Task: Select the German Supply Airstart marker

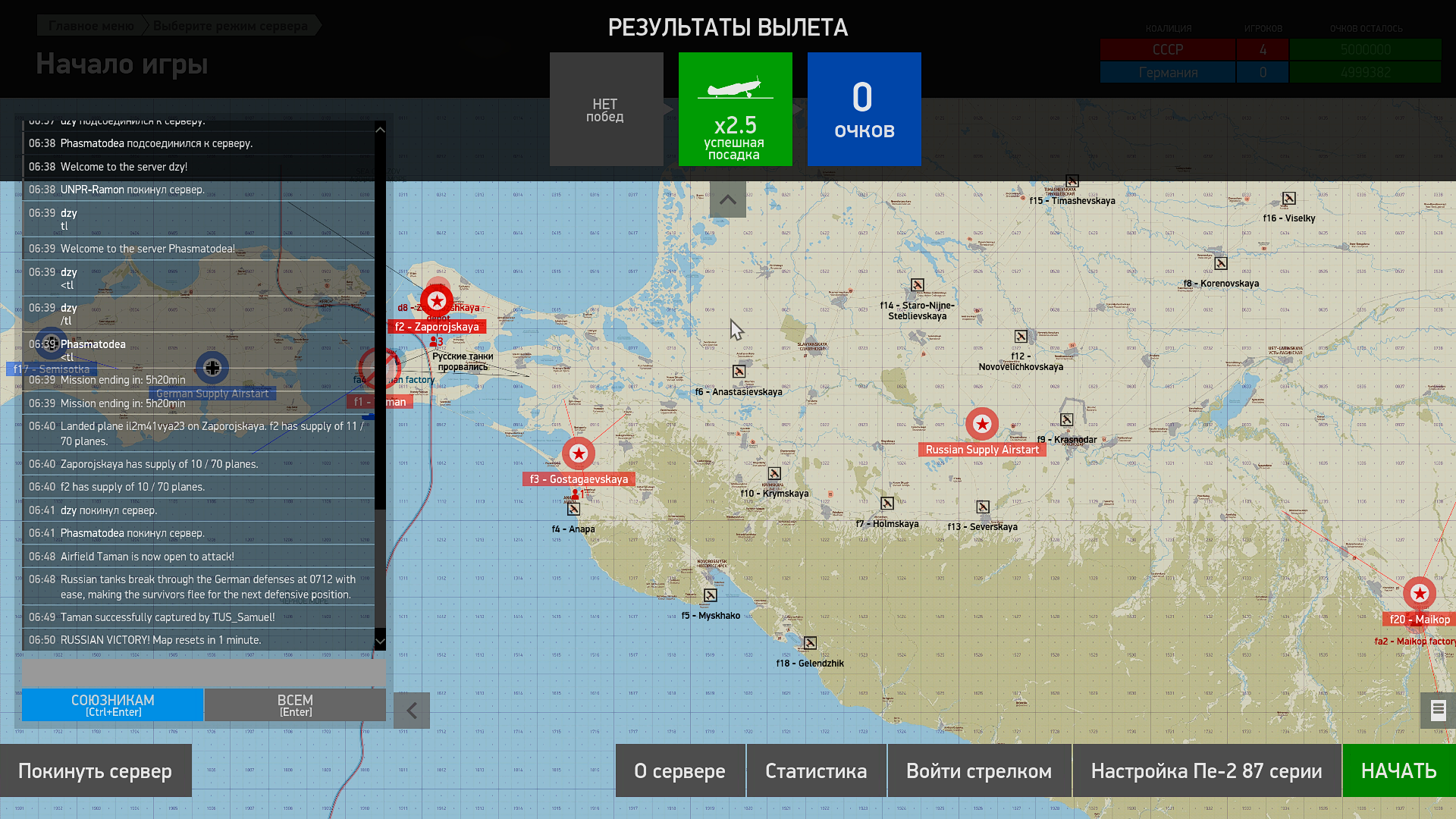Action: pyautogui.click(x=212, y=368)
